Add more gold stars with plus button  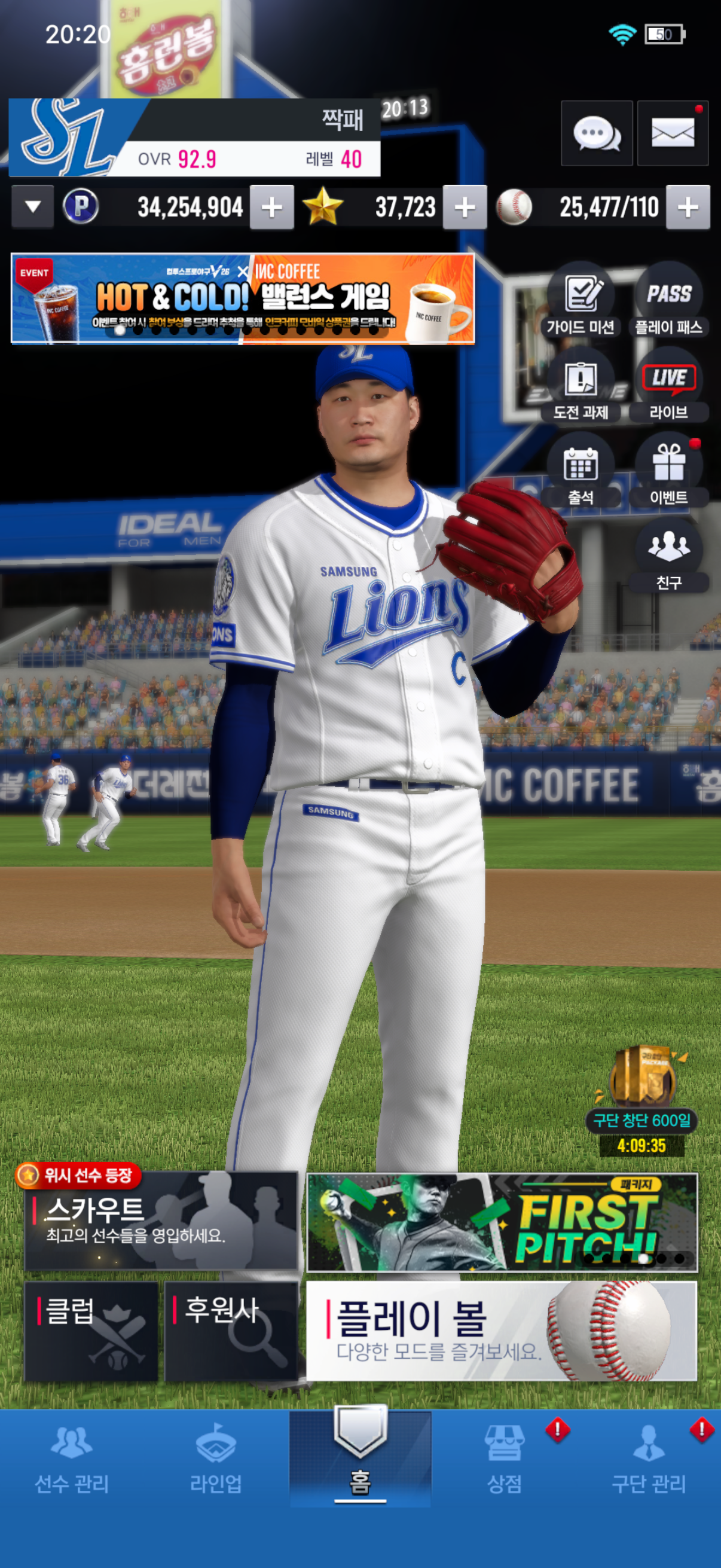465,208
